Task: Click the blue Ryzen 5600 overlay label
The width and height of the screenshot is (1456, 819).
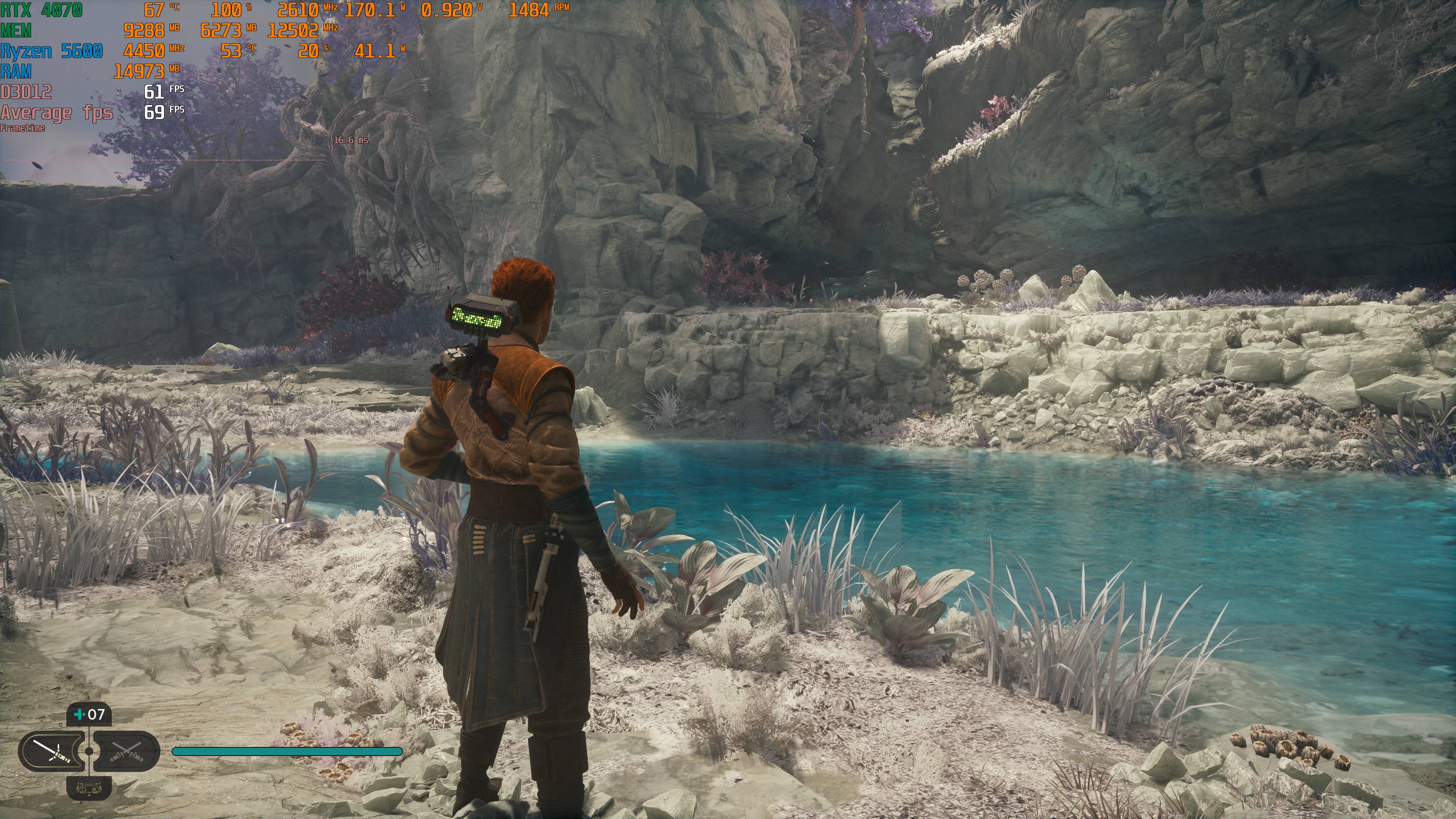Action: point(51,52)
